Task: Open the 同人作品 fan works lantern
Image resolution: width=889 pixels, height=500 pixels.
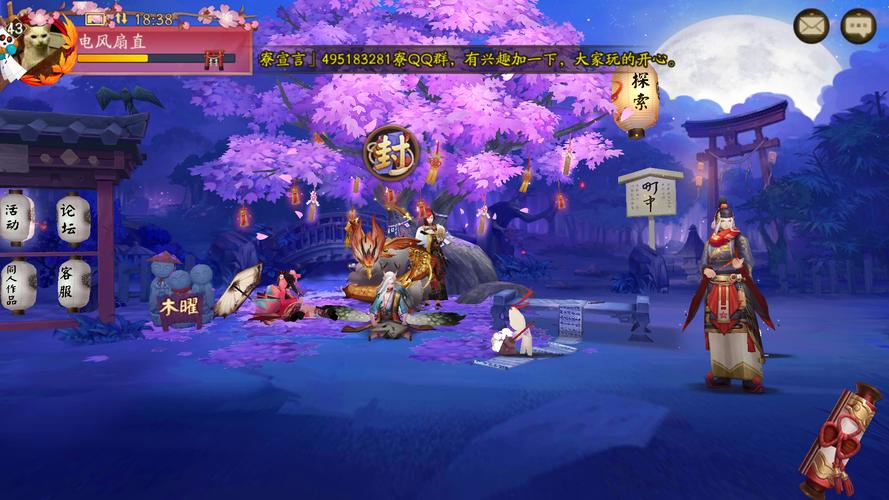Action: (14, 284)
